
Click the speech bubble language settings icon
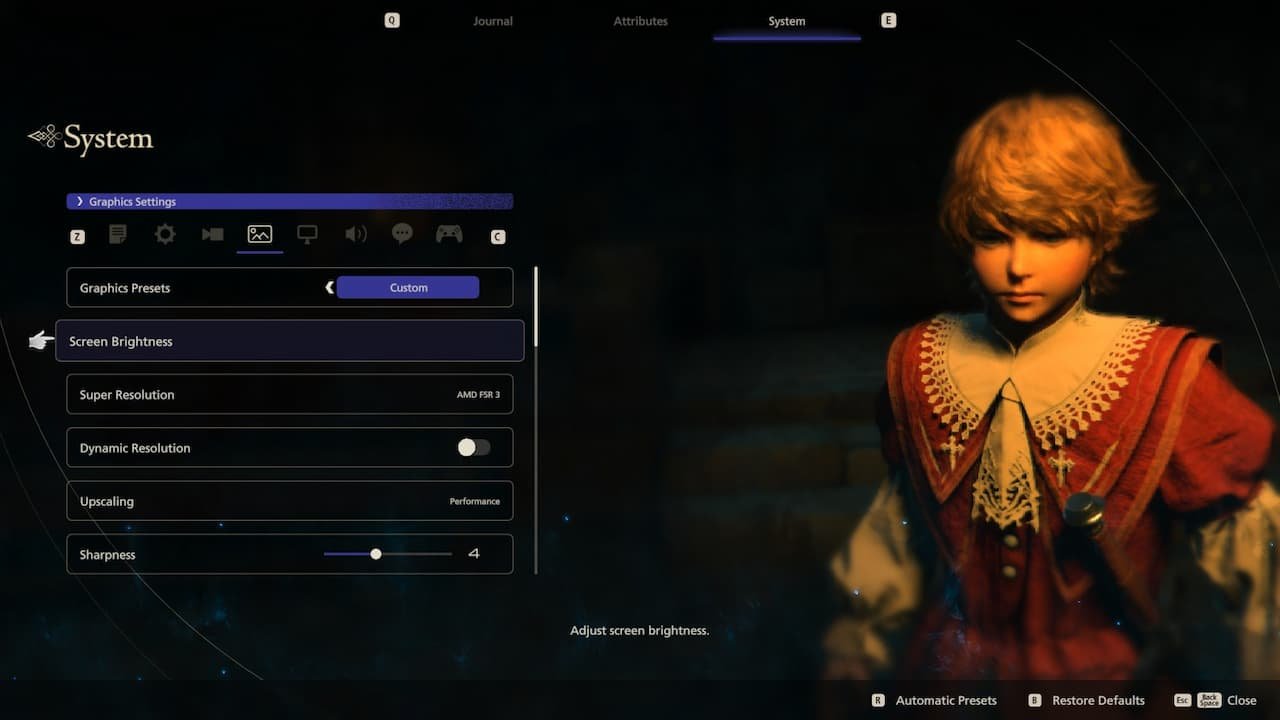402,234
